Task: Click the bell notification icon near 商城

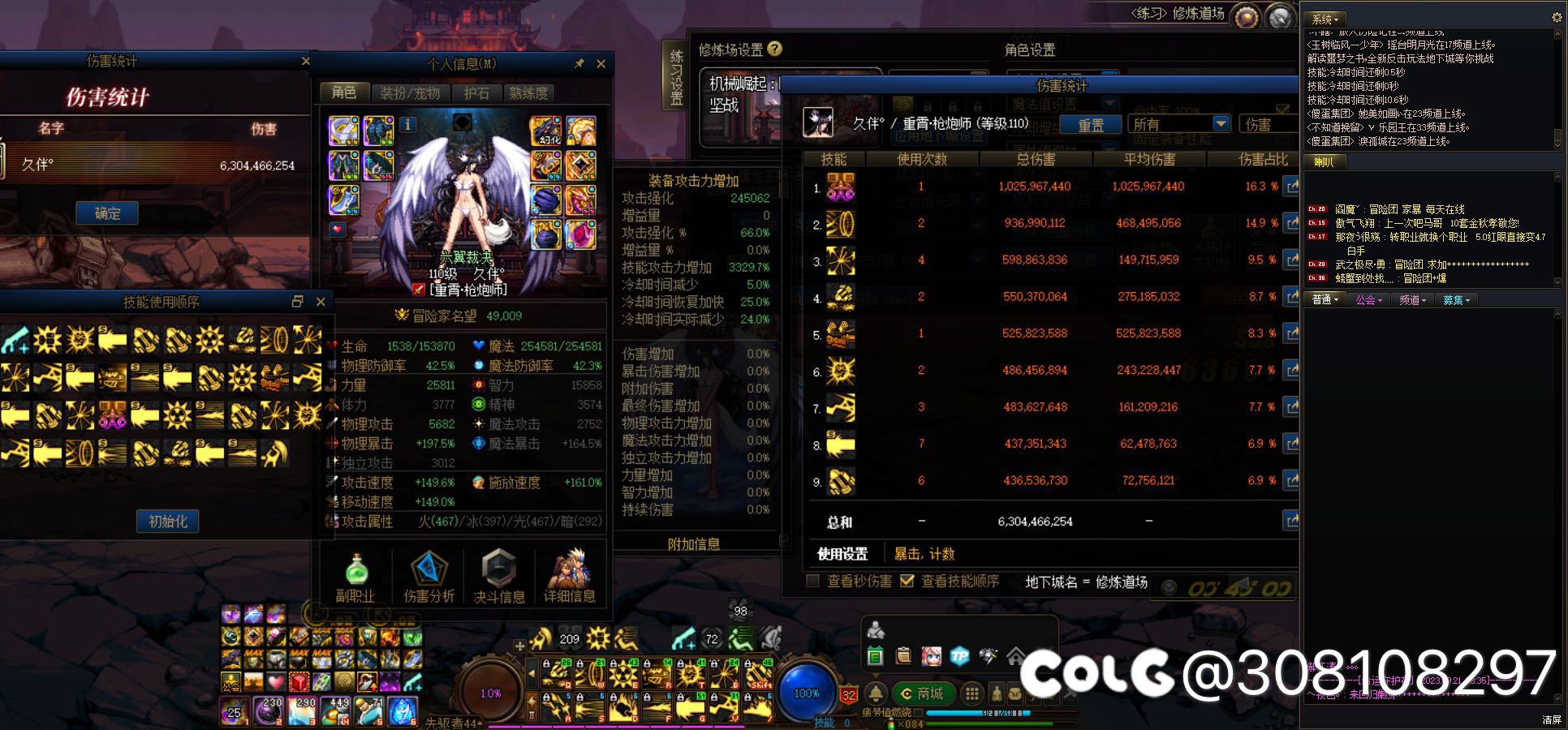Action: coord(876,693)
